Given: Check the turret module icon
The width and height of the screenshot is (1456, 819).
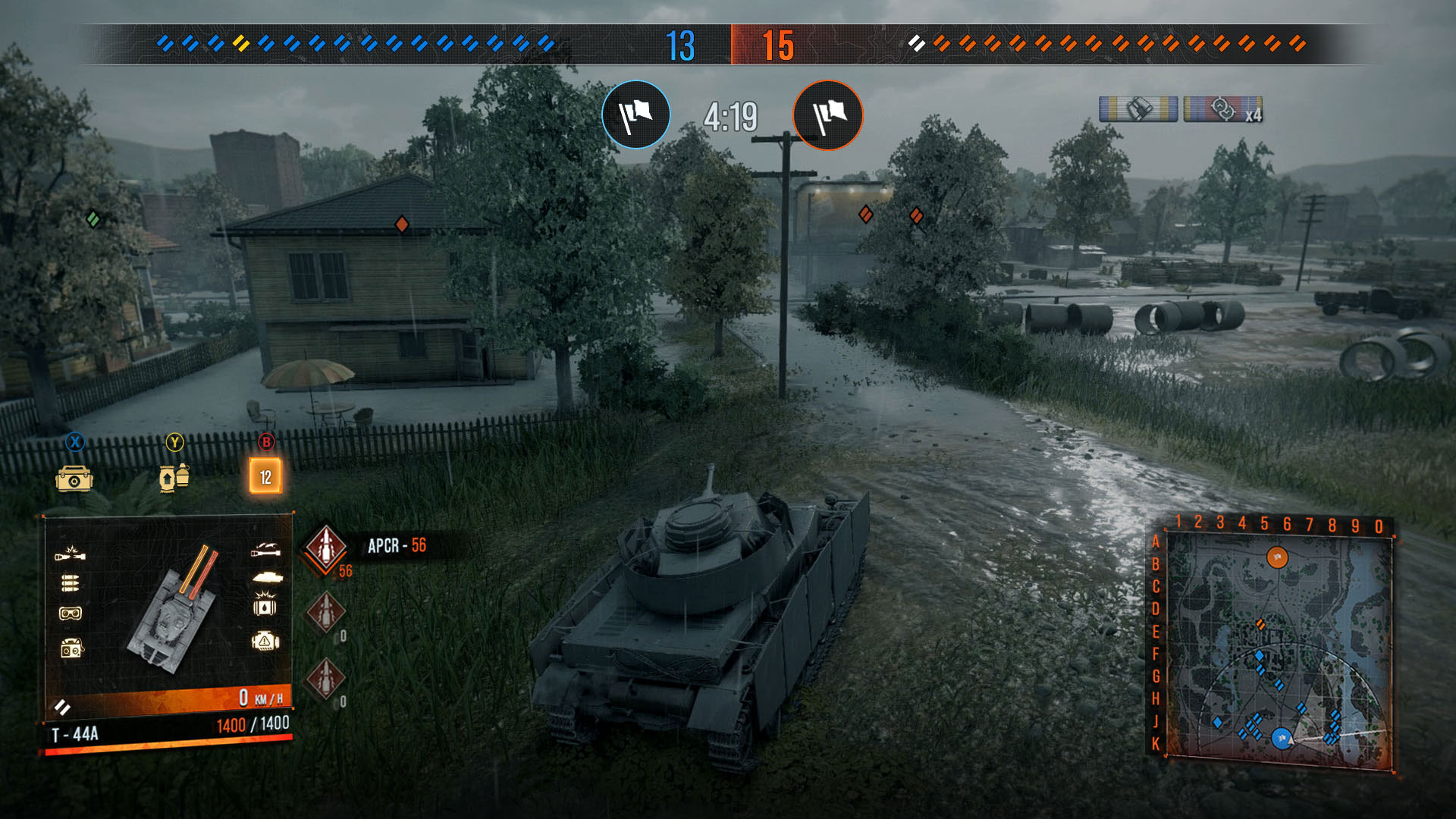Looking at the screenshot, I should tap(266, 578).
